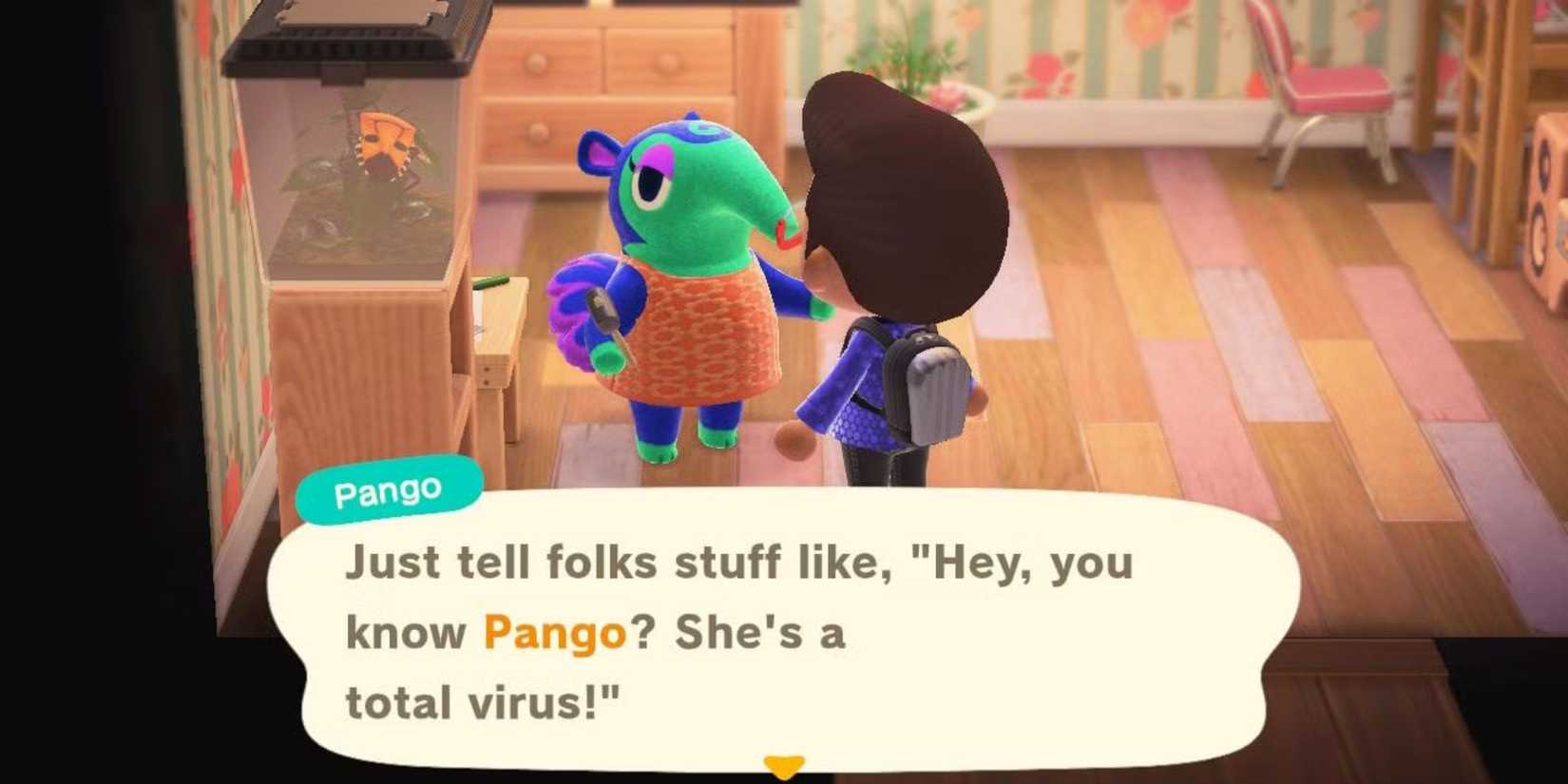Select the green pen on the wooden bench

coord(491,282)
